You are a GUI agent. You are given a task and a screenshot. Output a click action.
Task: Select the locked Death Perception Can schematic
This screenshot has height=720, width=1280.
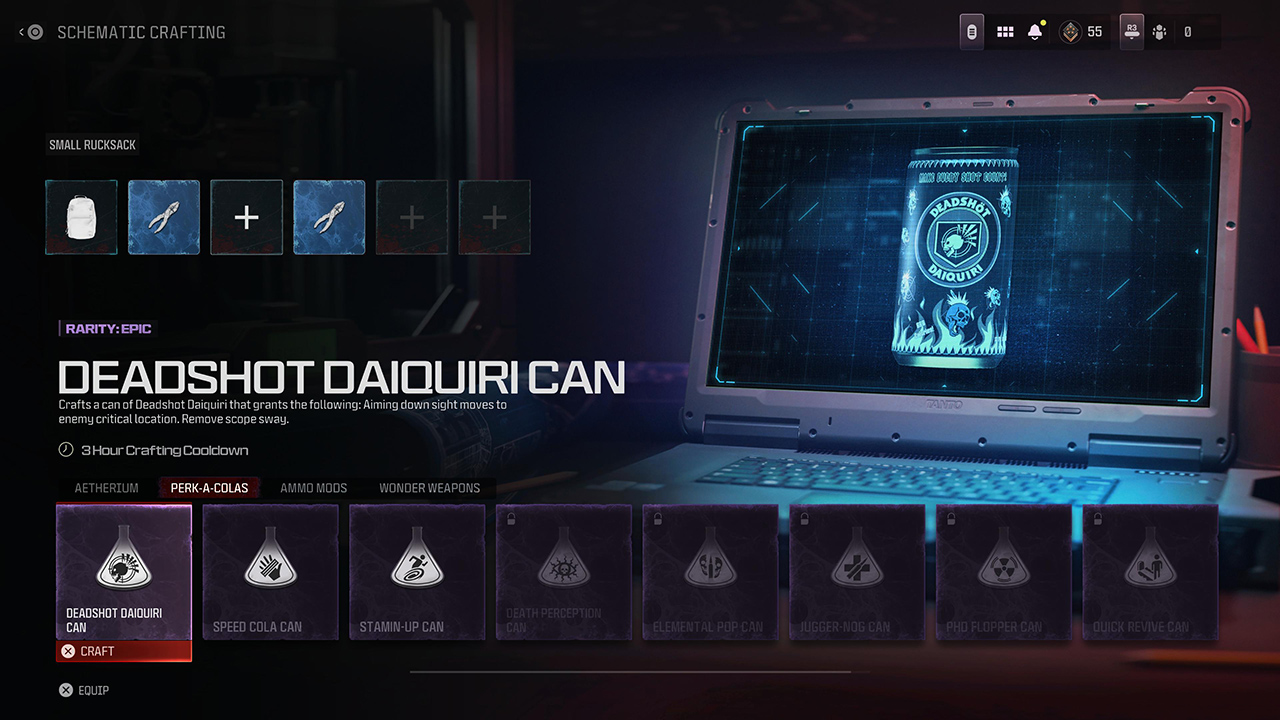pyautogui.click(x=563, y=570)
